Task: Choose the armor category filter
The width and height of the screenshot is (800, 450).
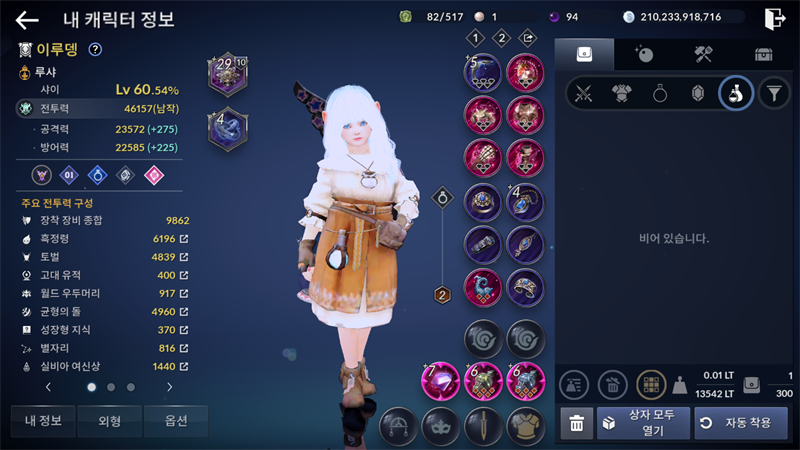Action: point(622,94)
